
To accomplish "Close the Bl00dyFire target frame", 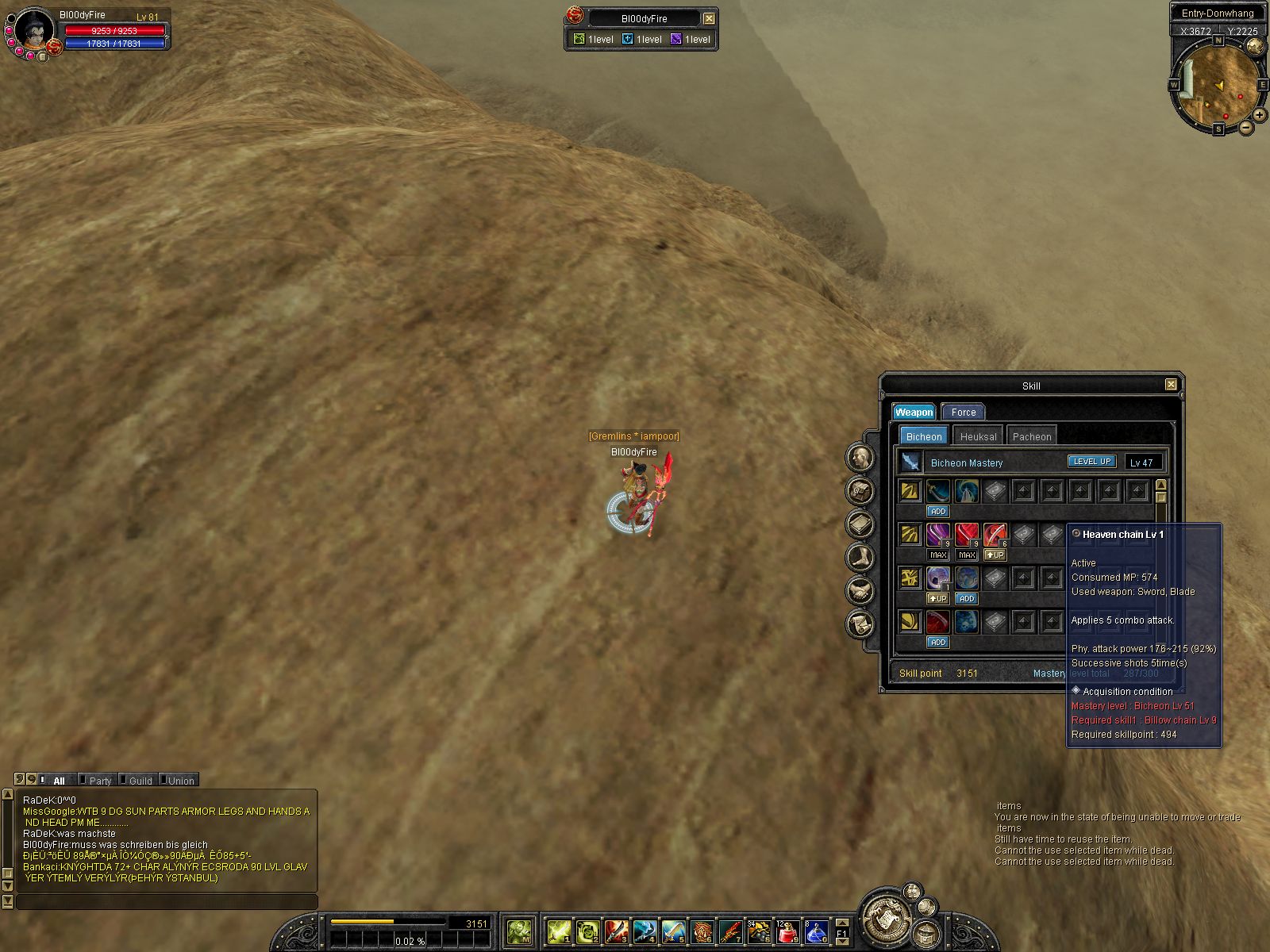I will [x=709, y=18].
